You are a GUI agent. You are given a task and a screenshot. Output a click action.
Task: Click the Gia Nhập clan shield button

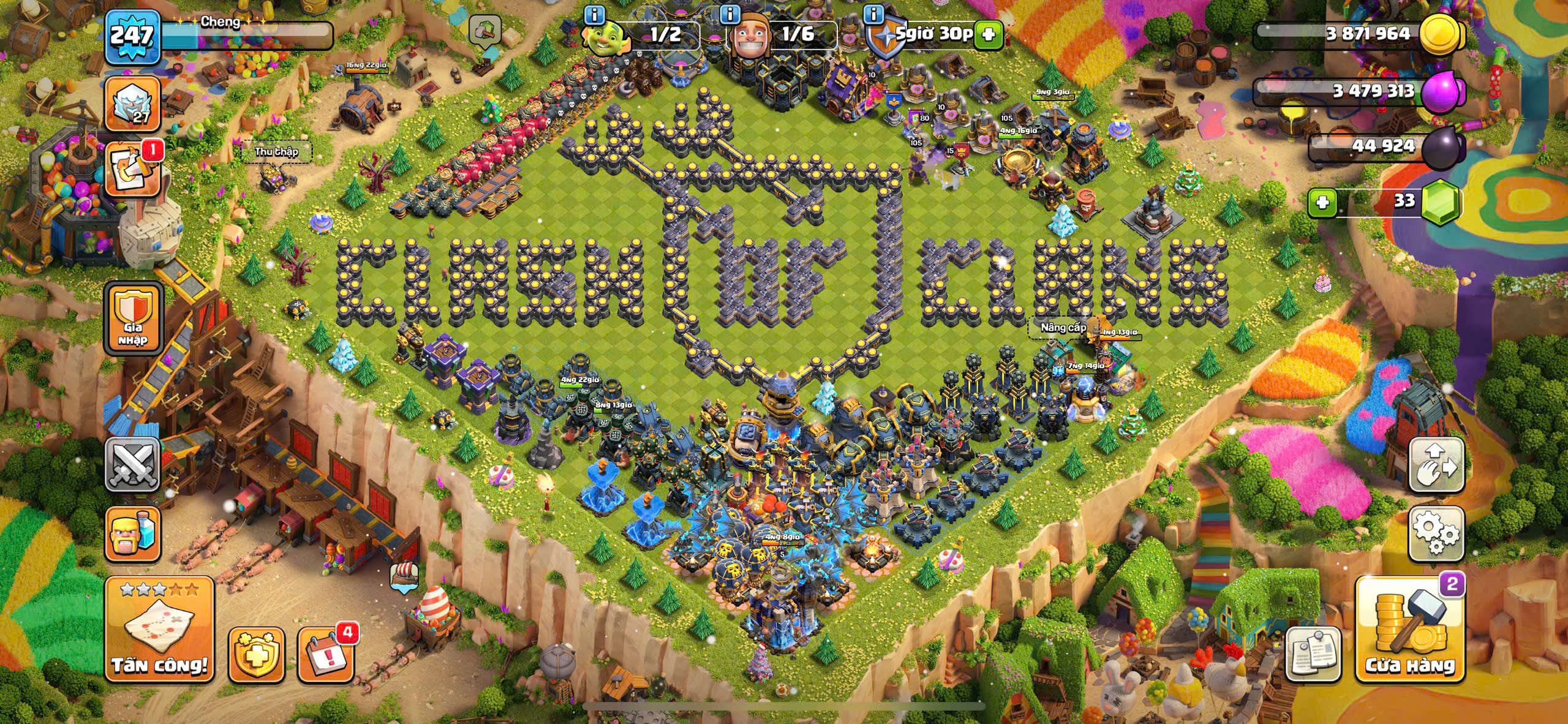pos(133,319)
